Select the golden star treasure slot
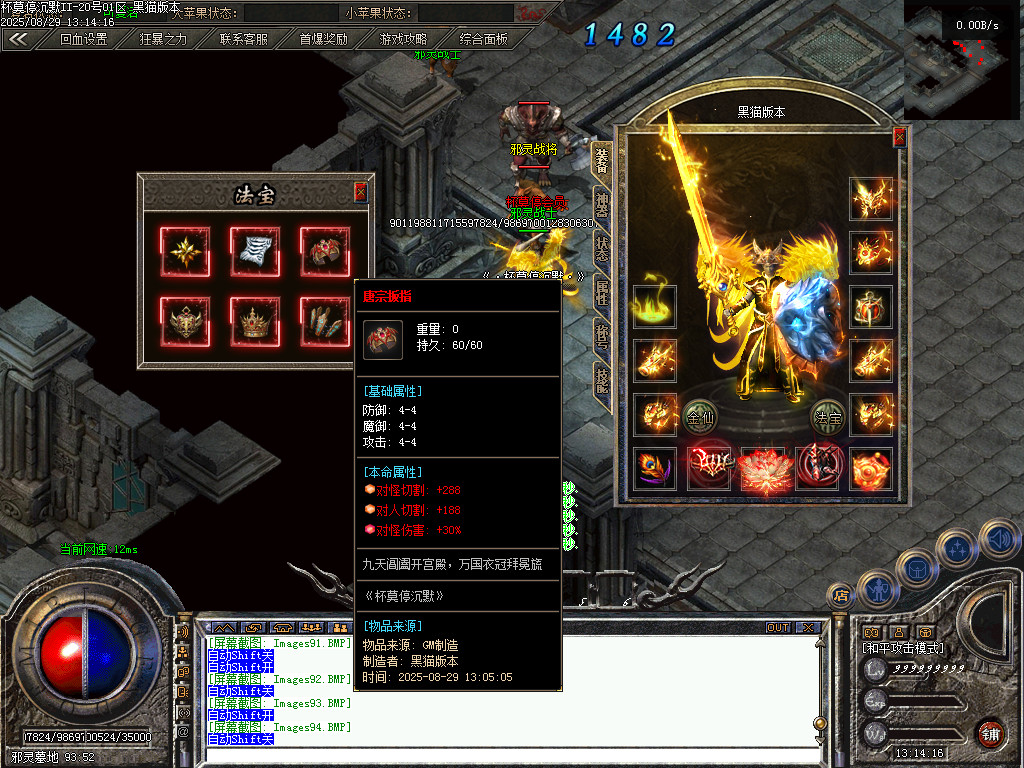1024x768 pixels. [x=185, y=251]
